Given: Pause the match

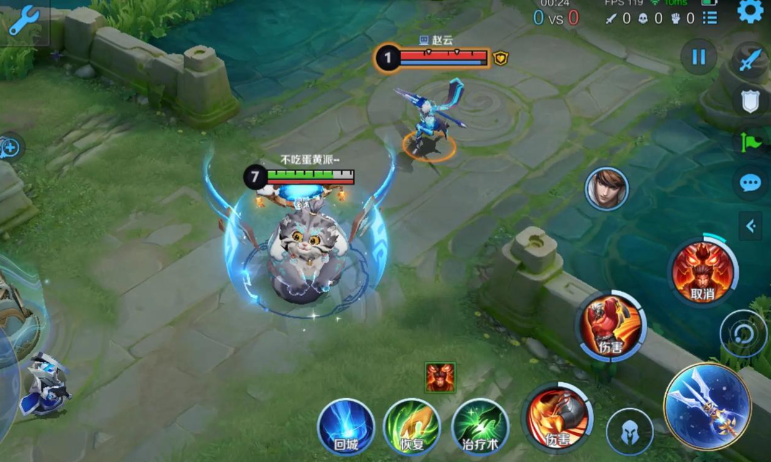Looking at the screenshot, I should (x=698, y=56).
